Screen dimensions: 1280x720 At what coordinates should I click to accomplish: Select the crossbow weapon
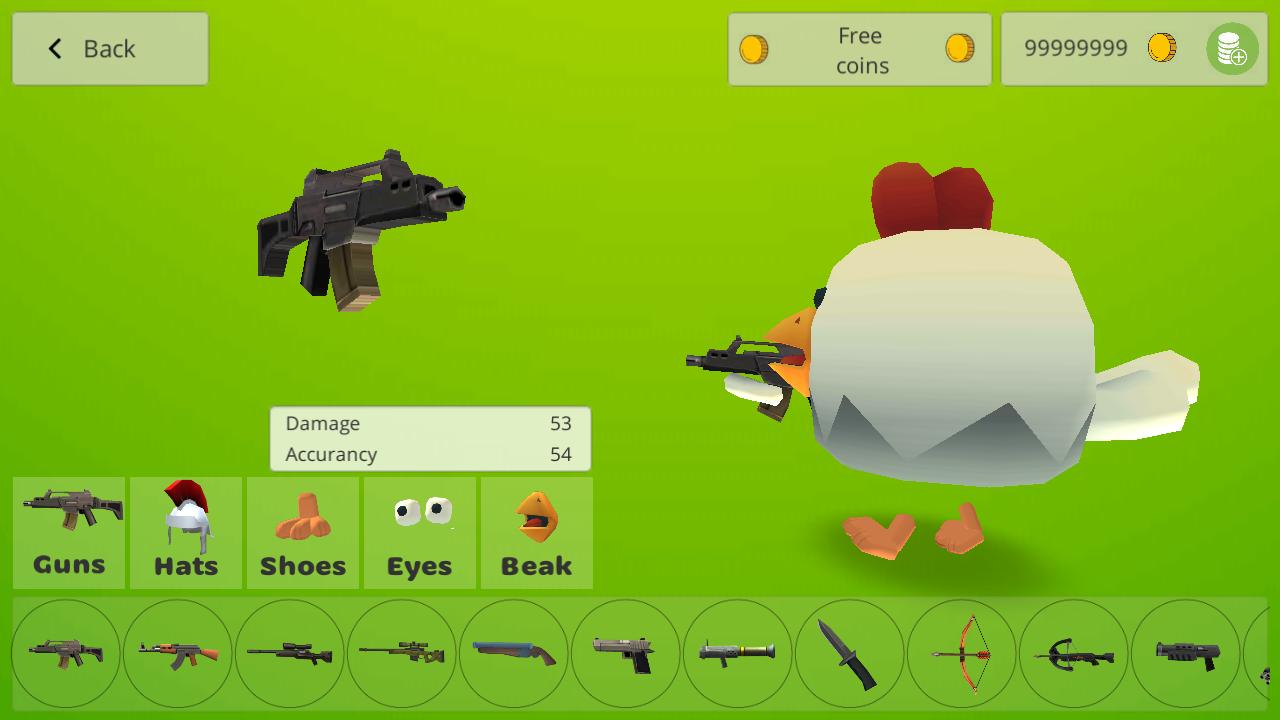tap(1073, 653)
